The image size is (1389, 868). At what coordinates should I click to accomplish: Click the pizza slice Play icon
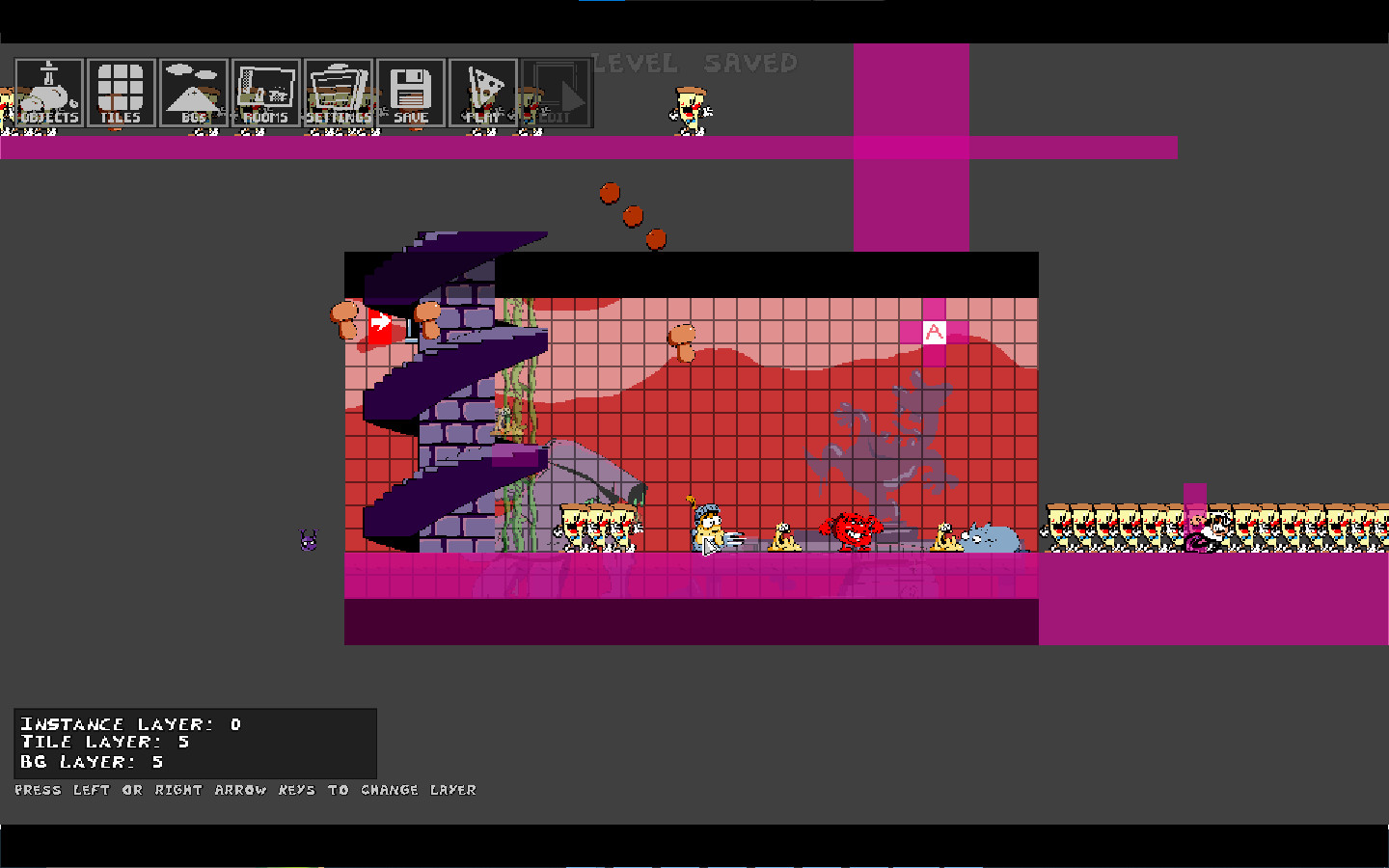[x=482, y=93]
